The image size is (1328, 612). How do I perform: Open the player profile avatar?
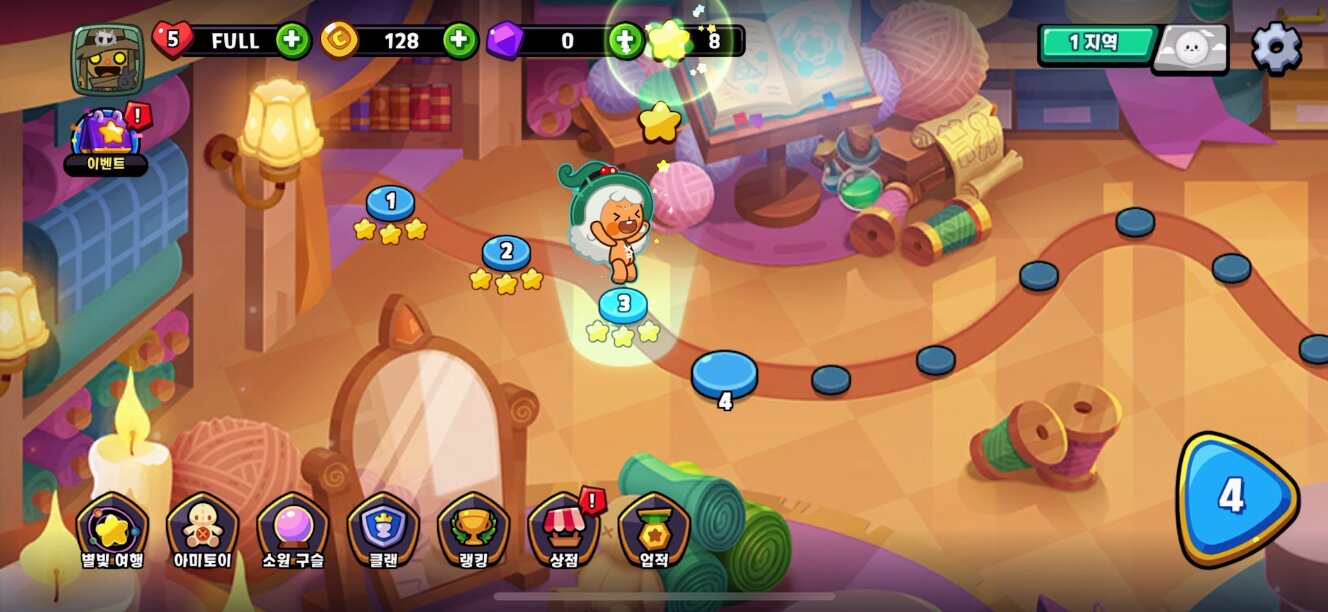click(x=108, y=58)
